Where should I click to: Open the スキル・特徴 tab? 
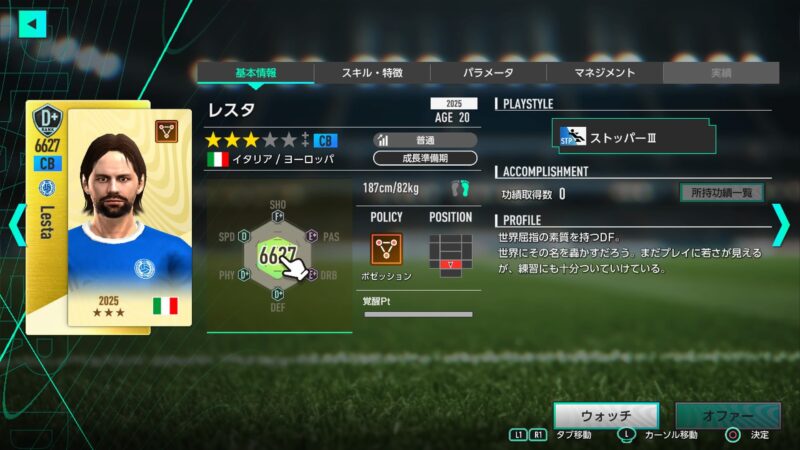pos(372,73)
